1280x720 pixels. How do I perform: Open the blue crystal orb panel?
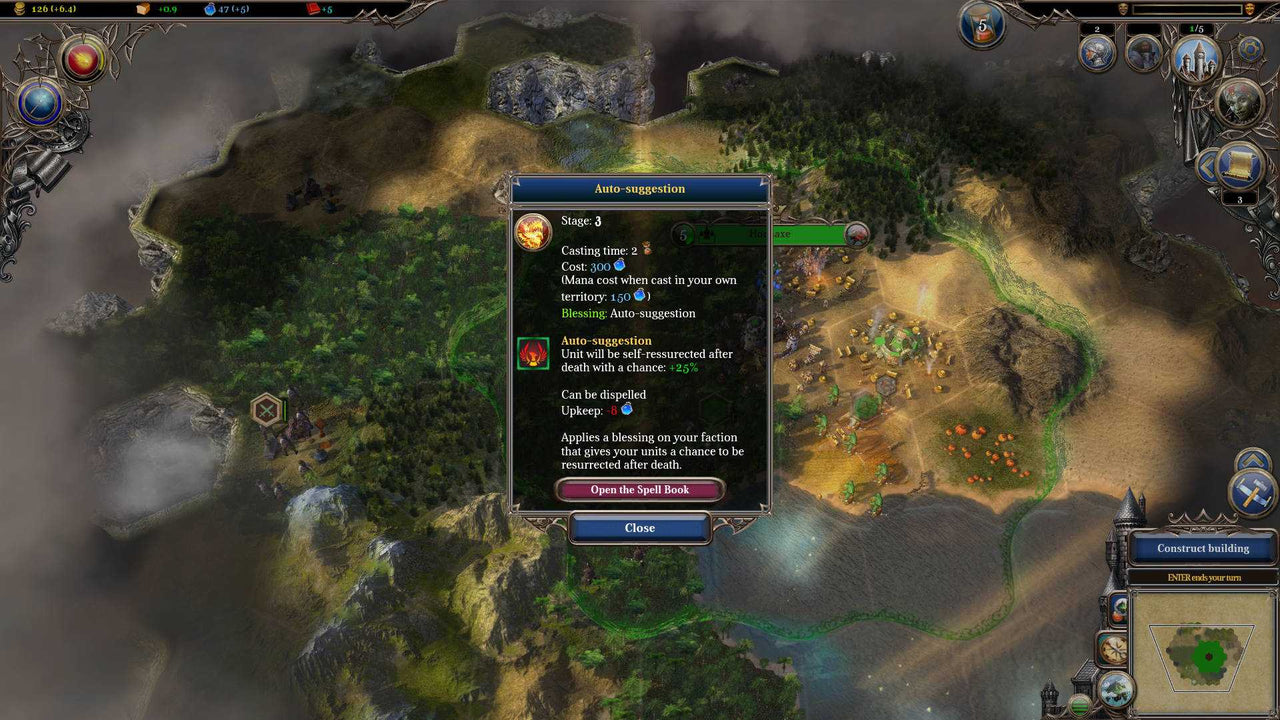pos(39,102)
